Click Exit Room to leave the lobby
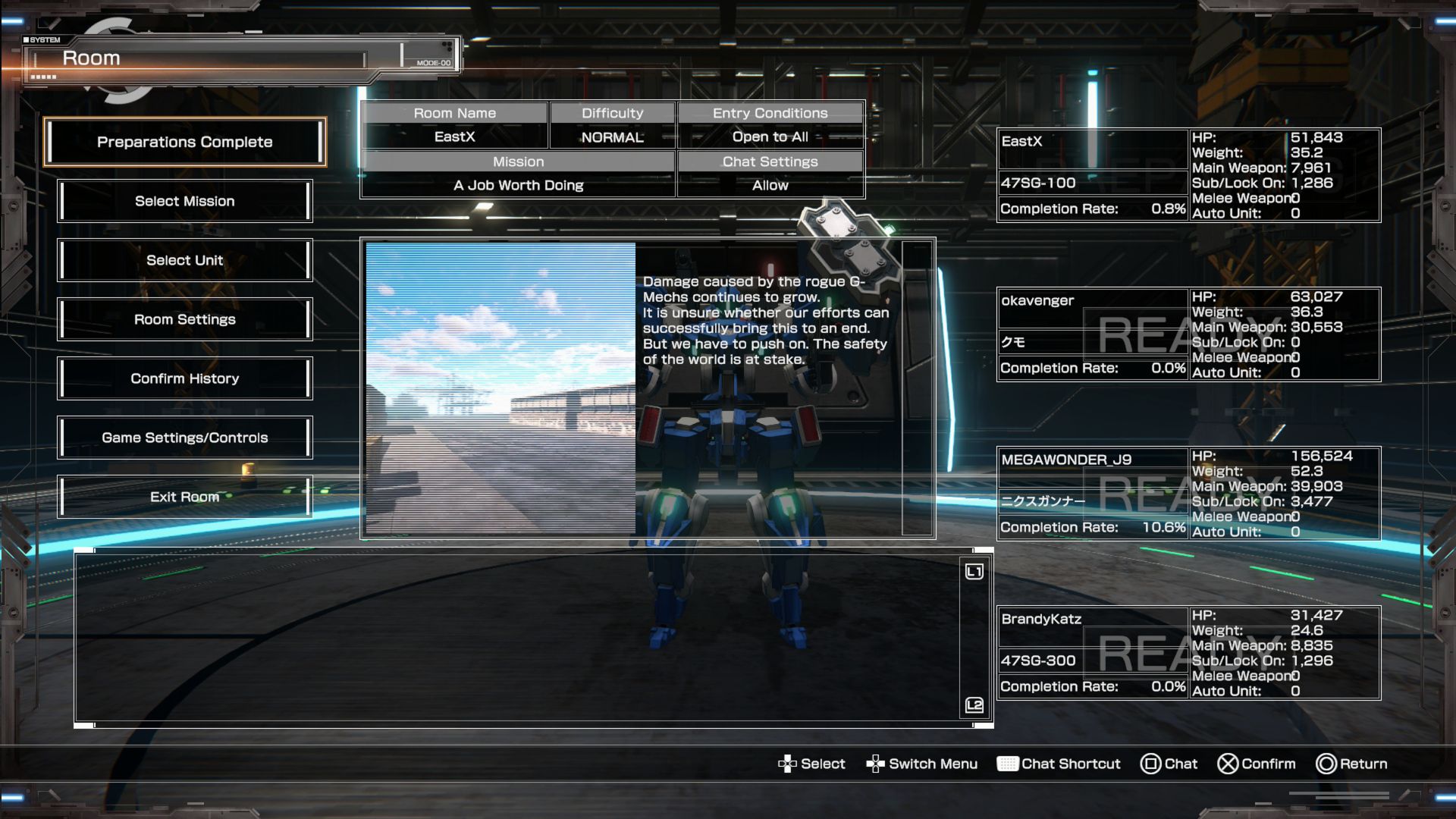This screenshot has height=819, width=1456. (184, 497)
